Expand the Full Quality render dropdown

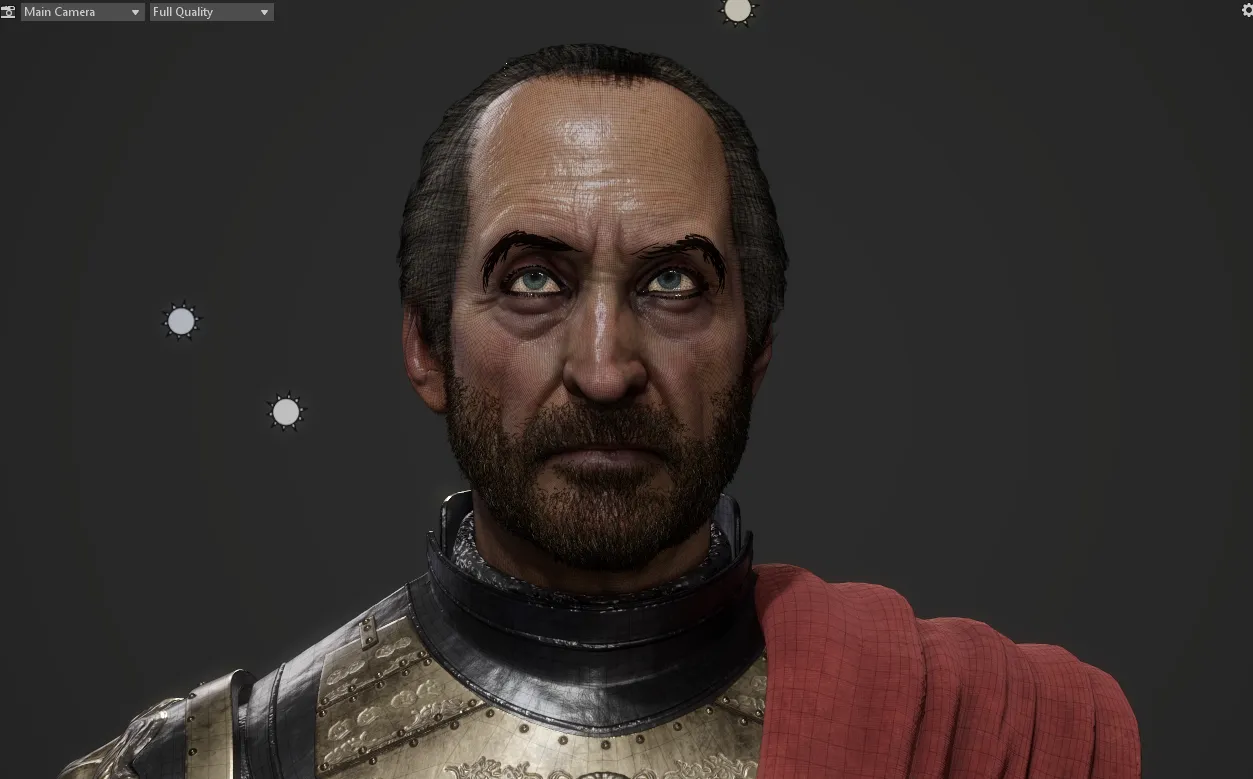pyautogui.click(x=211, y=12)
